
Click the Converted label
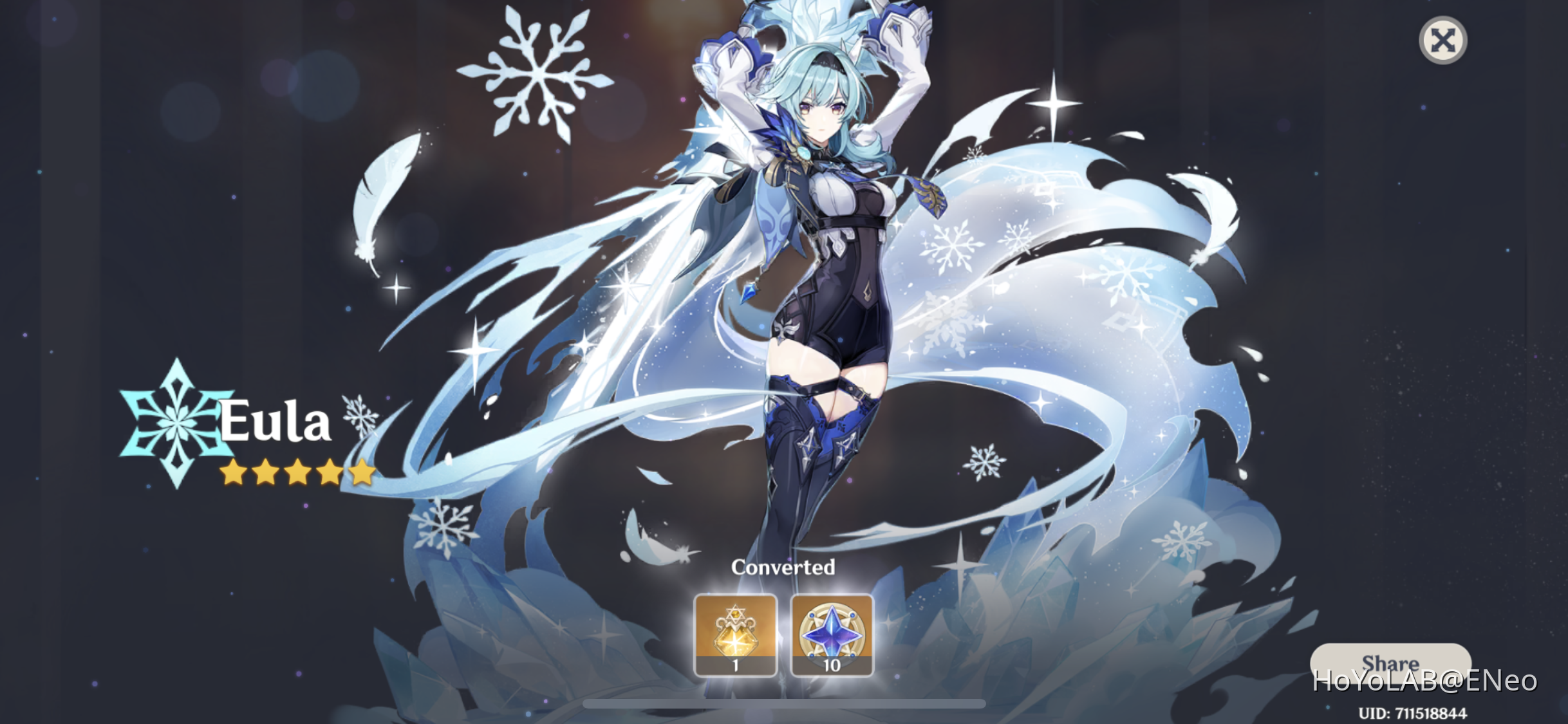pos(783,568)
